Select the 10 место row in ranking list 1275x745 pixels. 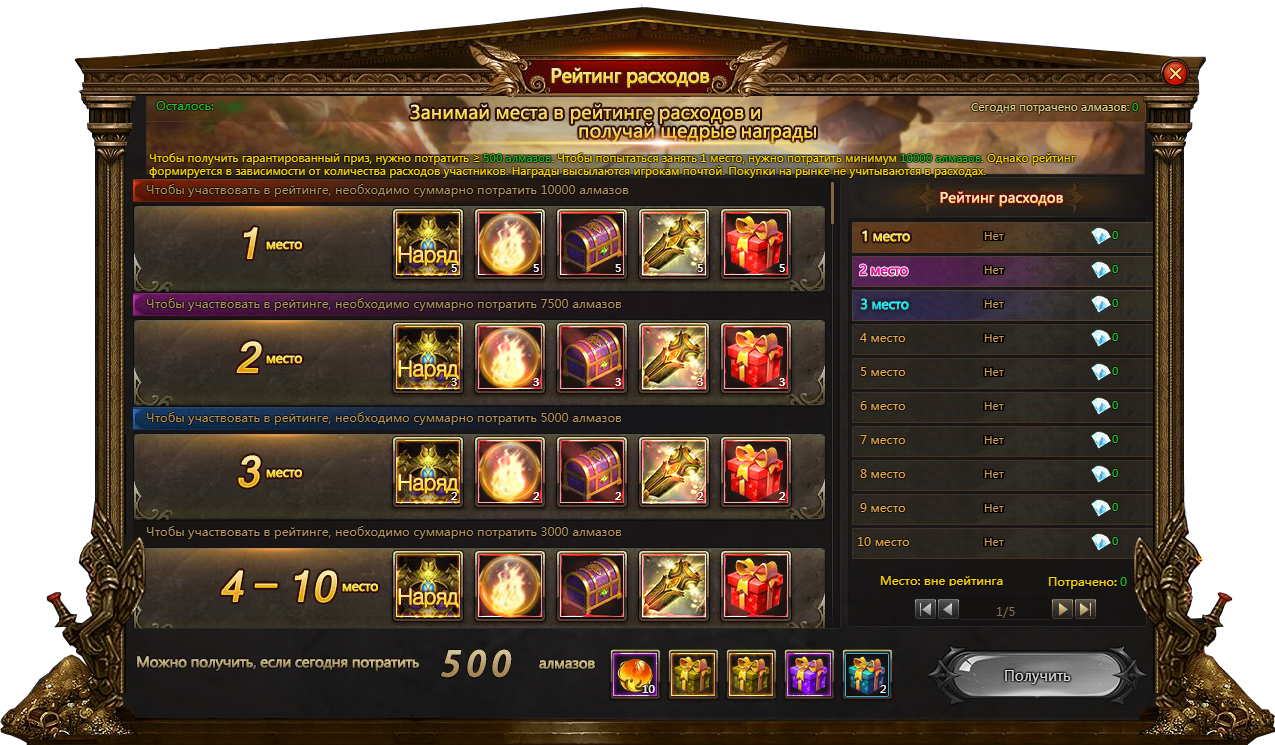click(x=1000, y=543)
